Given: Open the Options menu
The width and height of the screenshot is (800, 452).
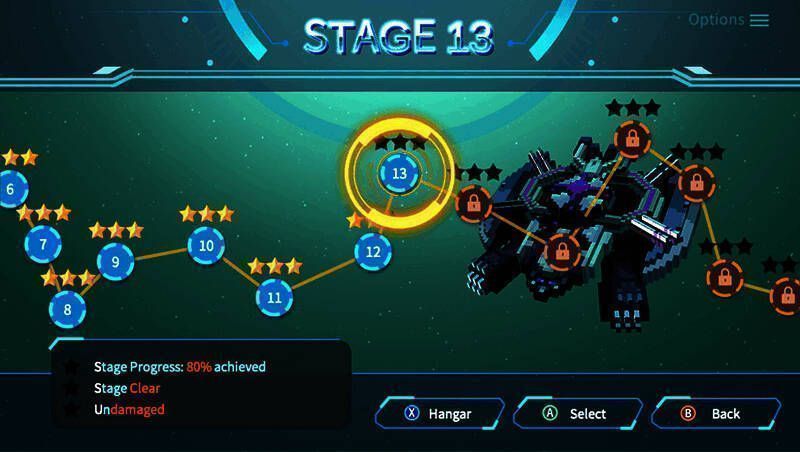Looking at the screenshot, I should [x=729, y=20].
